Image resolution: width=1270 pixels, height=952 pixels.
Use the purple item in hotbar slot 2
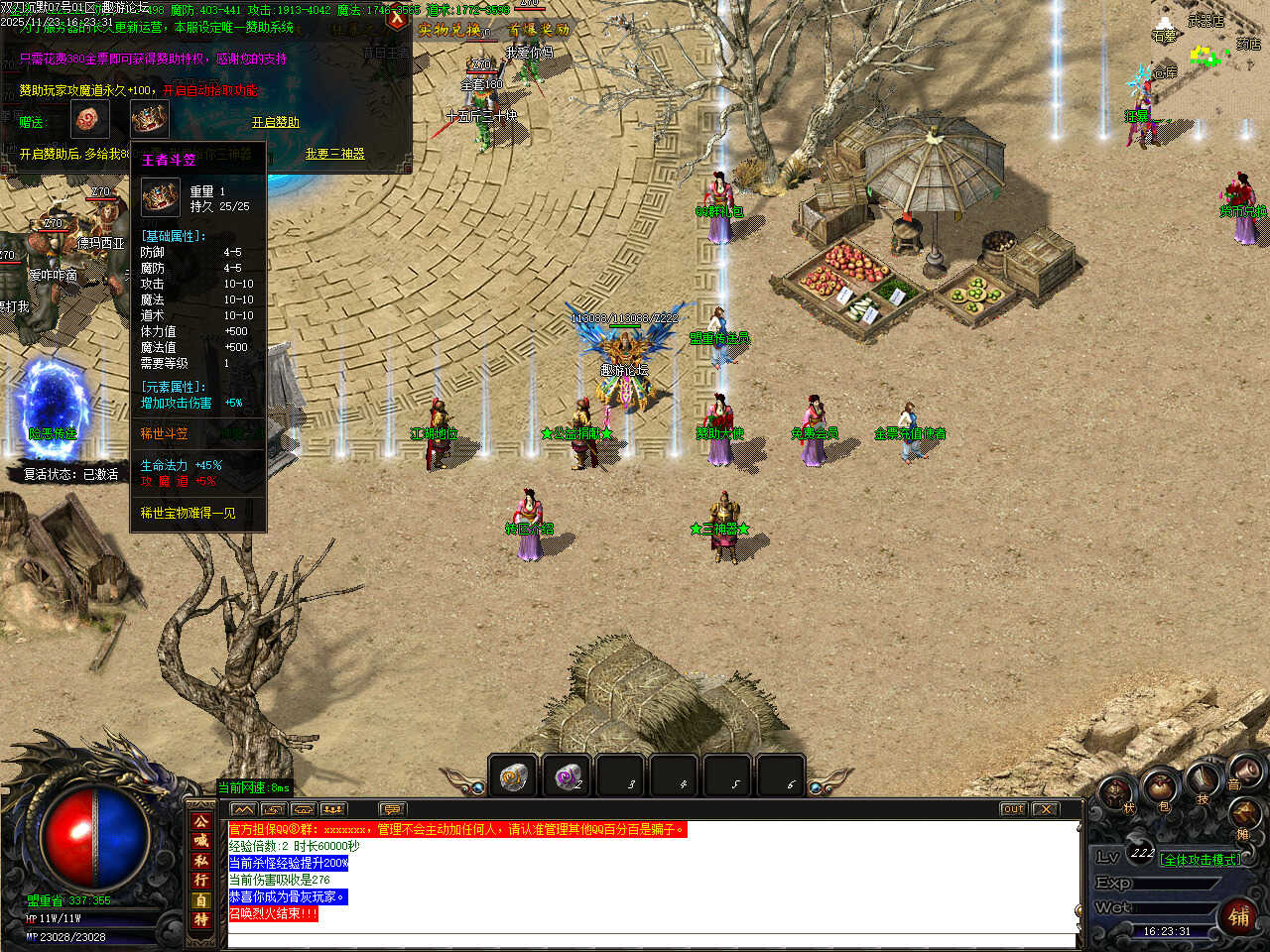coord(567,776)
